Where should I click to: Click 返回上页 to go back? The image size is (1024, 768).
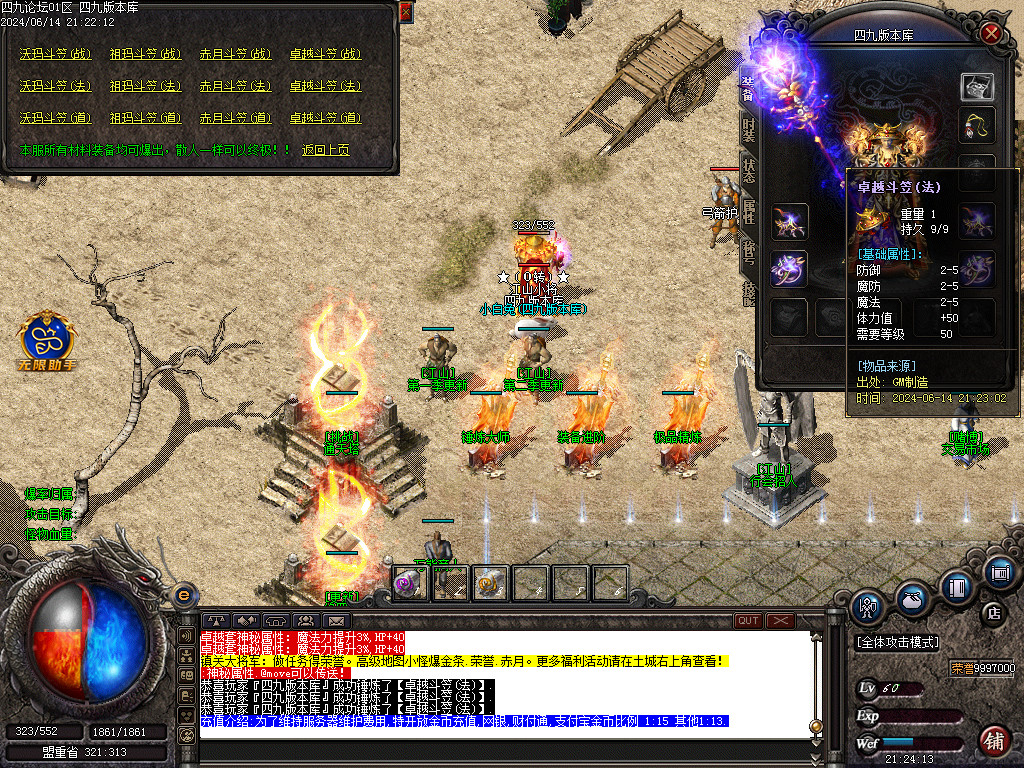coord(326,150)
